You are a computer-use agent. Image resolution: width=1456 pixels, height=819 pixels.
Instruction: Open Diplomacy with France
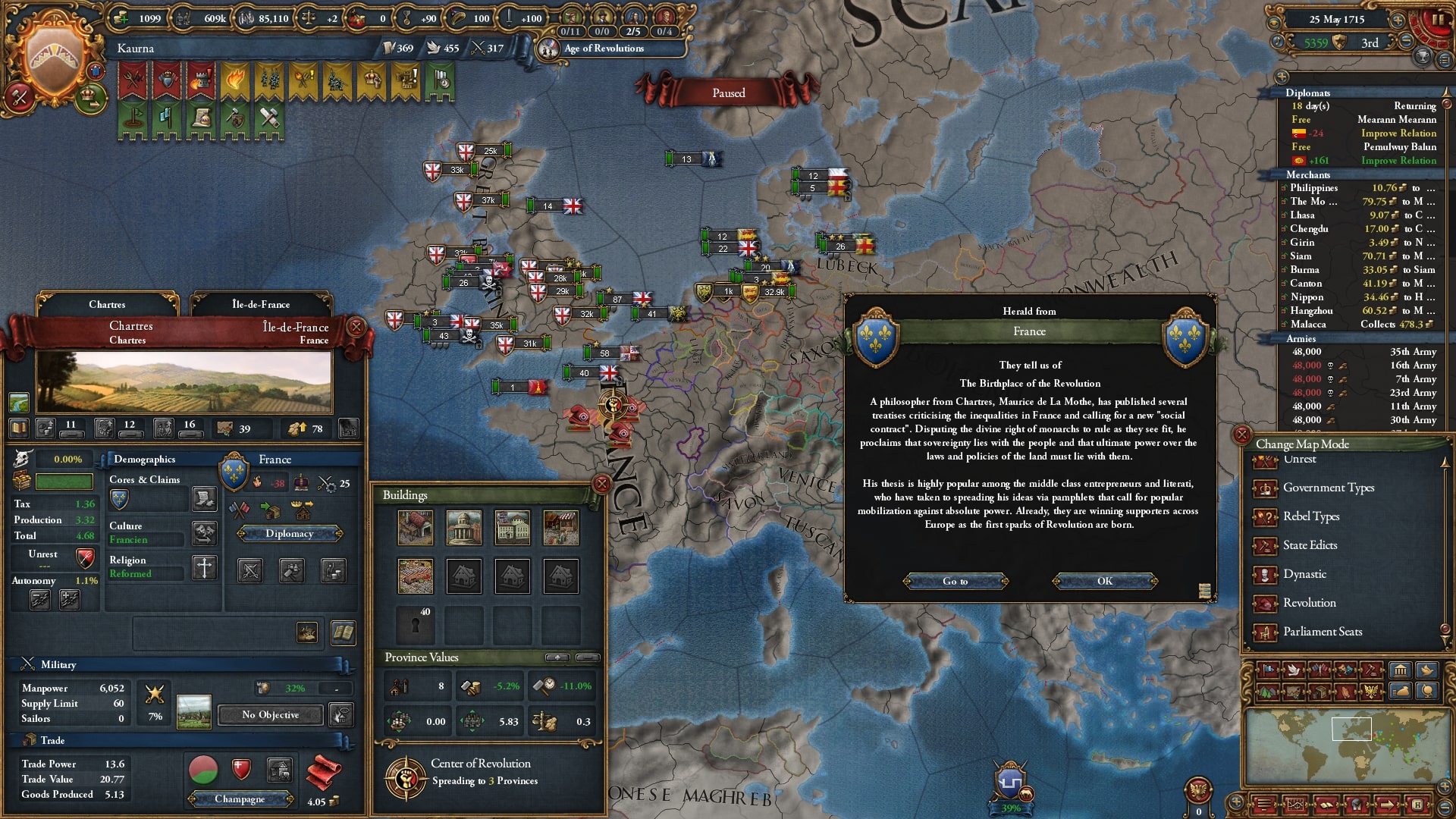click(x=289, y=534)
